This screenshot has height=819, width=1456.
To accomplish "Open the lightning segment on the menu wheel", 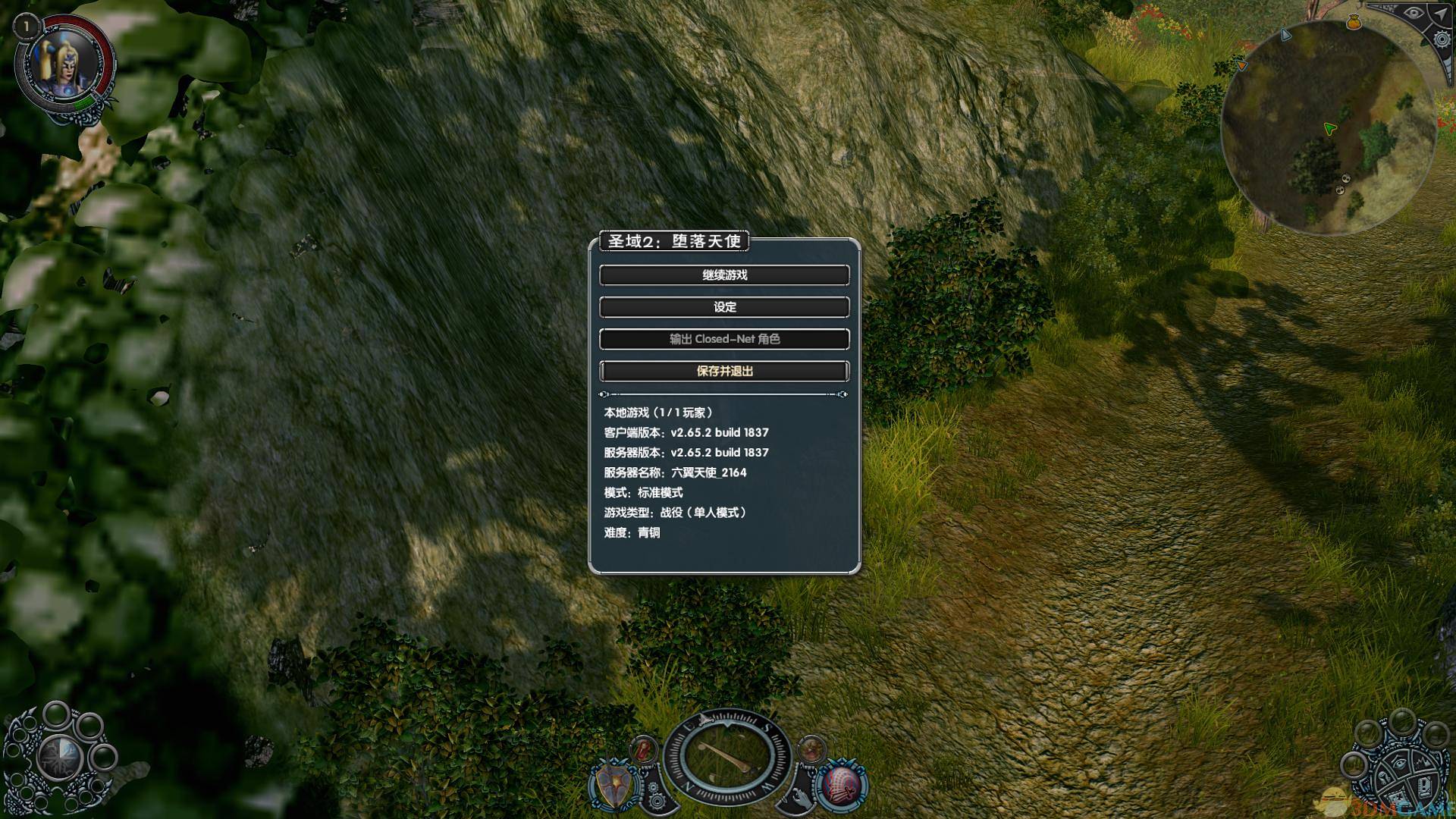I will pyautogui.click(x=1422, y=762).
